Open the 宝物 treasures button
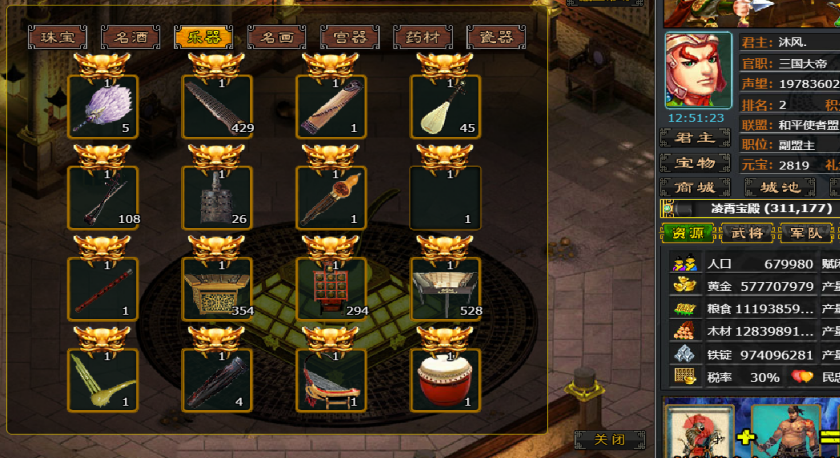The image size is (840, 458). tap(695, 162)
